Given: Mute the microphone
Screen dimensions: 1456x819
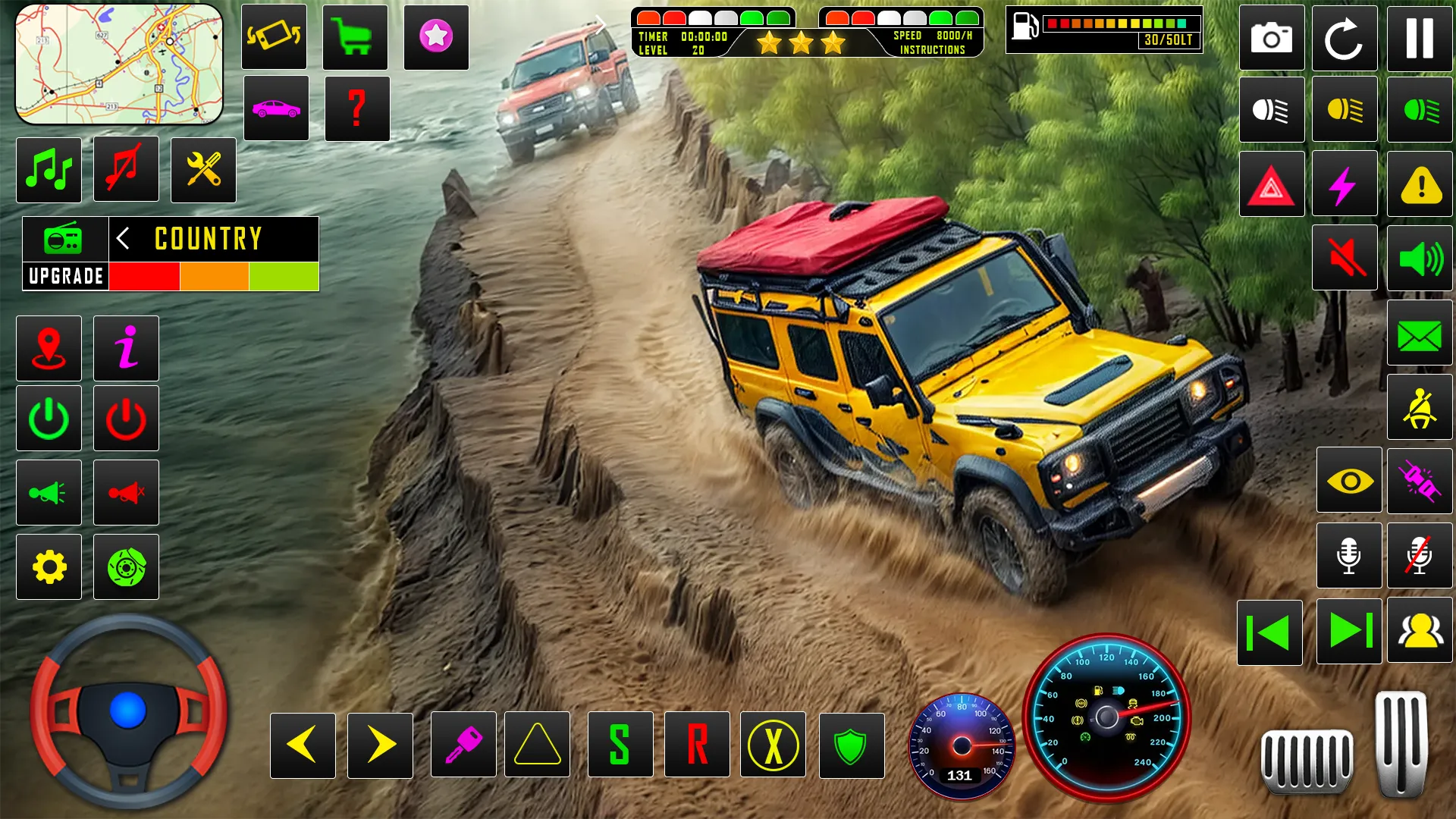Looking at the screenshot, I should click(1420, 555).
